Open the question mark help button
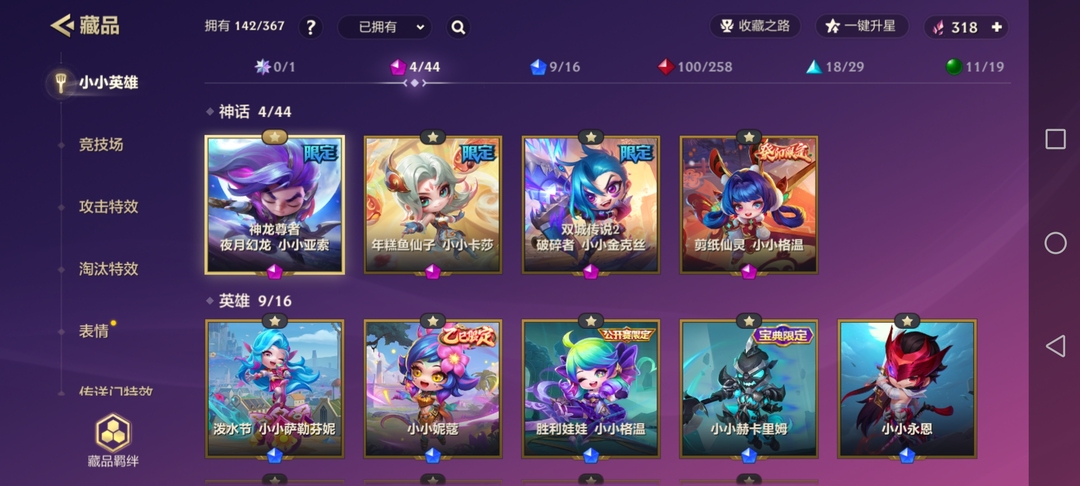This screenshot has width=1080, height=486. [x=310, y=27]
